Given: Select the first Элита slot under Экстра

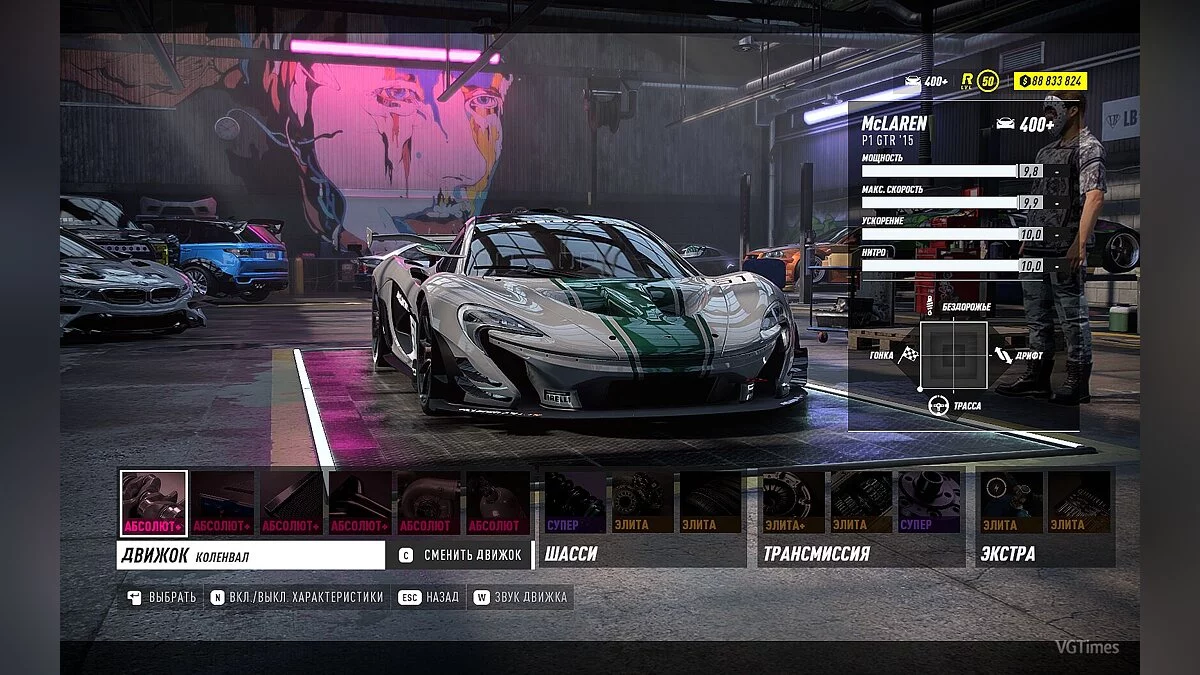Looking at the screenshot, I should 1011,503.
